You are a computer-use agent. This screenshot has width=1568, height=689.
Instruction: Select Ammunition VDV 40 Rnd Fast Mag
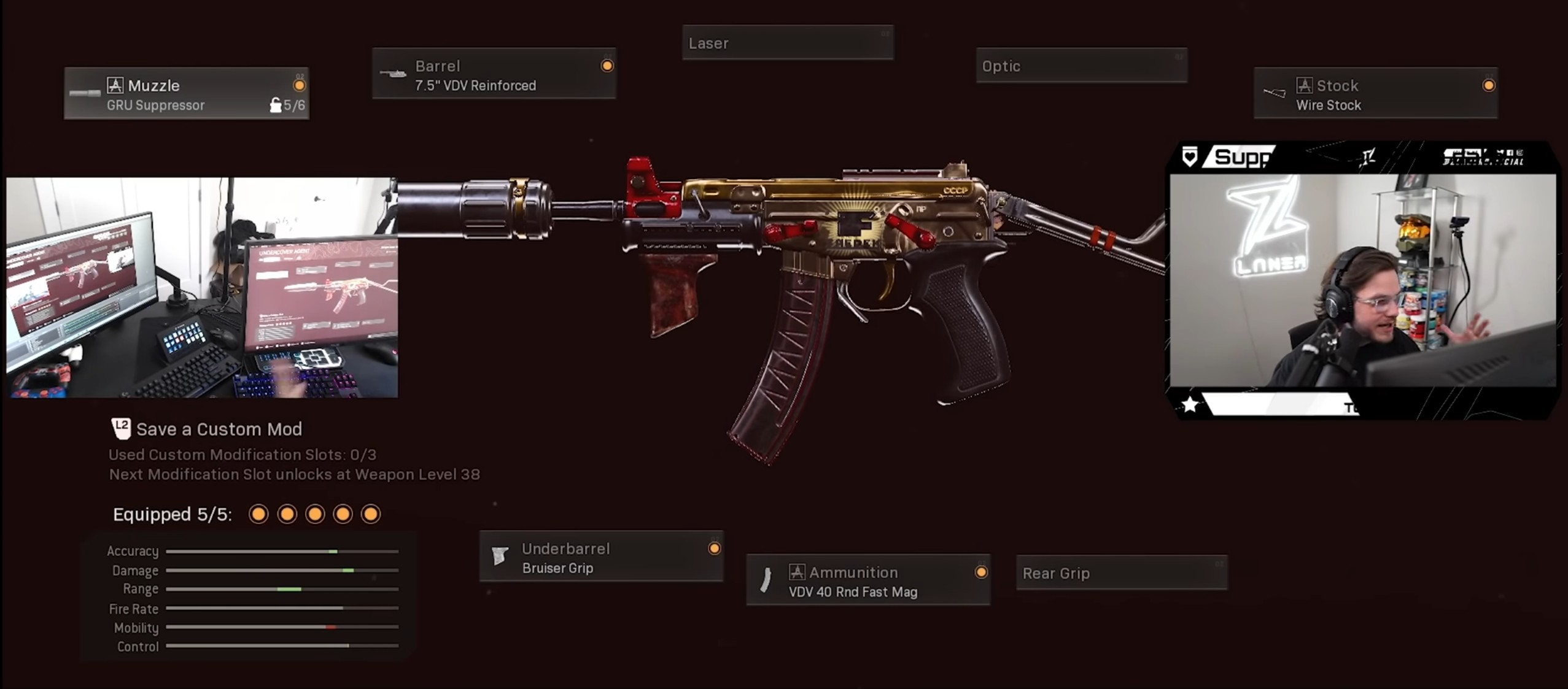(x=867, y=580)
